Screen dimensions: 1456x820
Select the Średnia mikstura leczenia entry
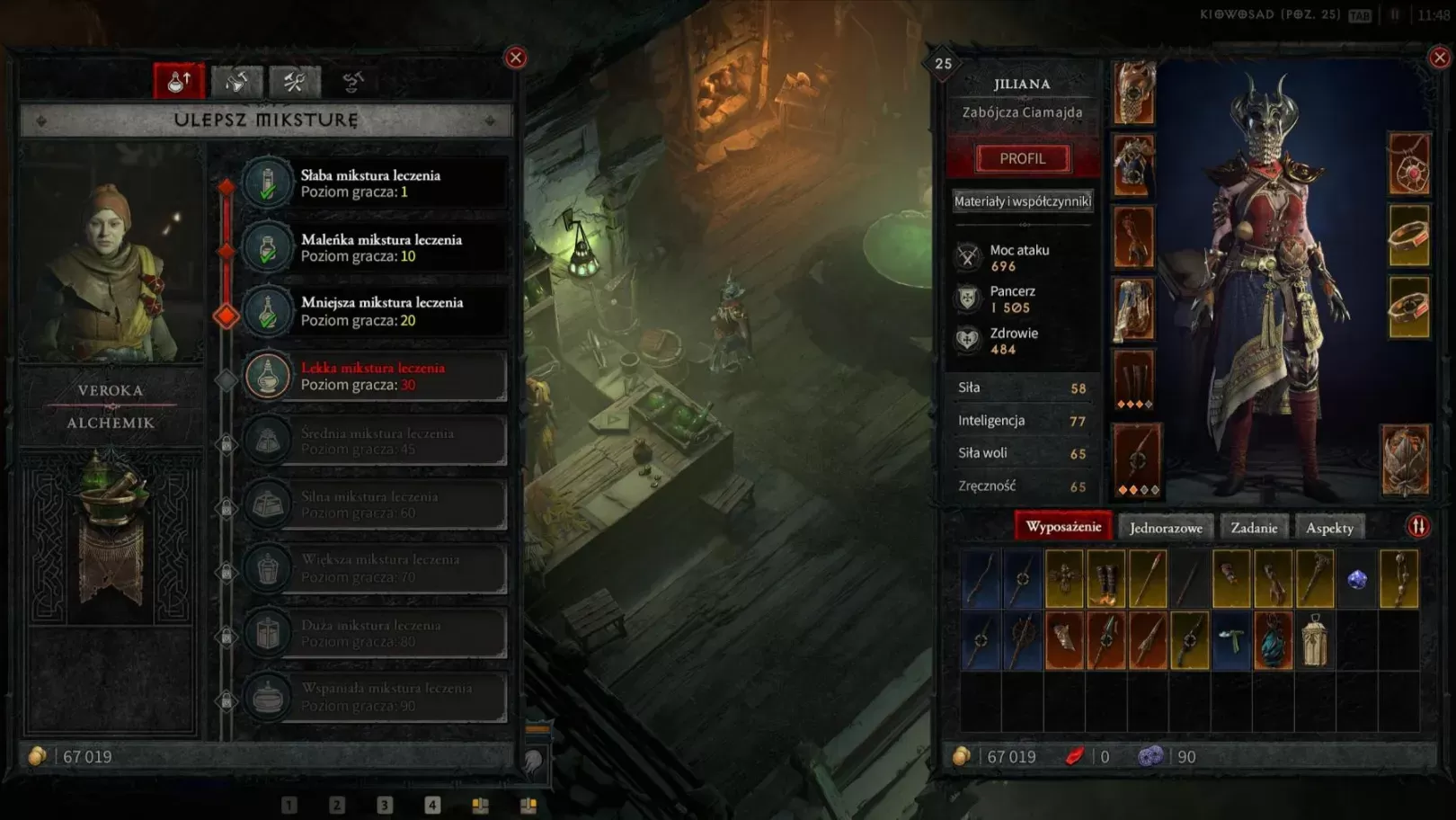(x=374, y=441)
